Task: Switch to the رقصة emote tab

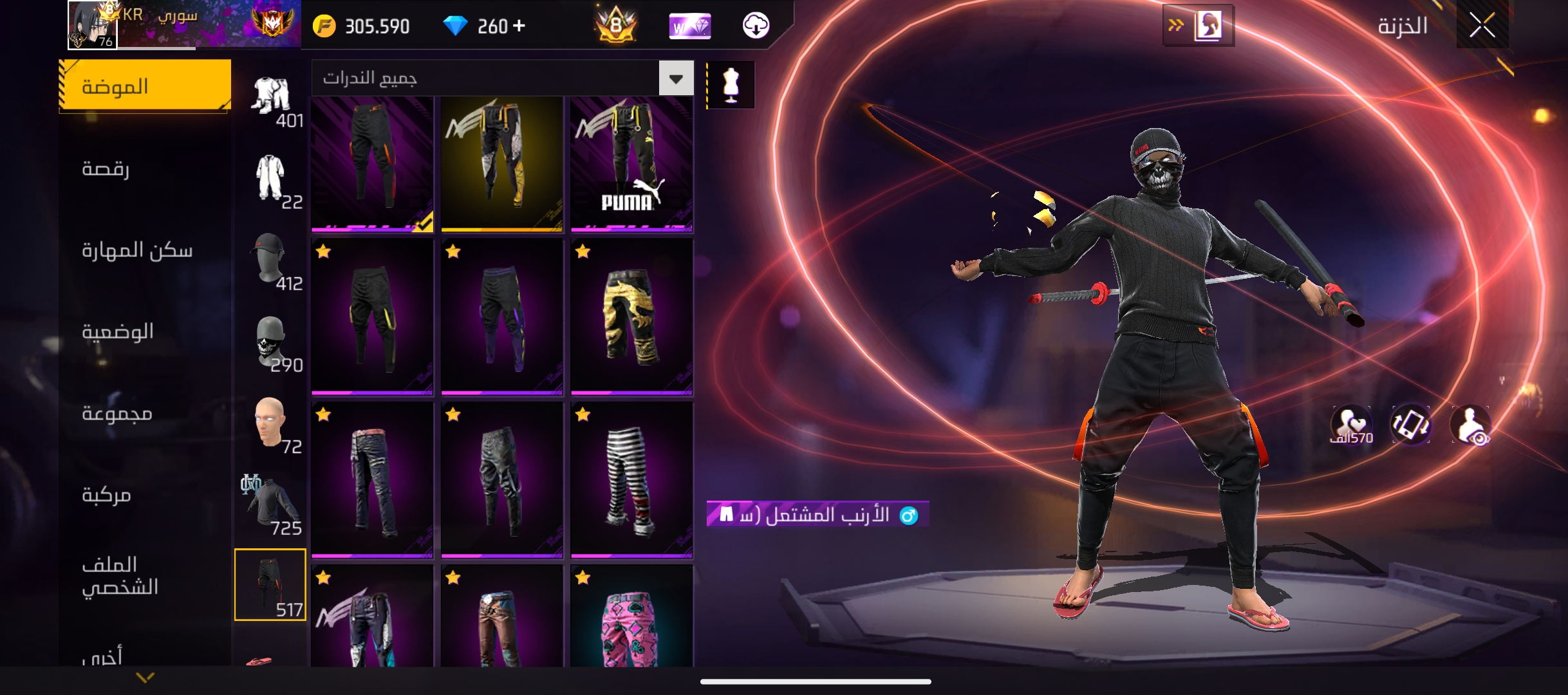Action: click(x=106, y=169)
